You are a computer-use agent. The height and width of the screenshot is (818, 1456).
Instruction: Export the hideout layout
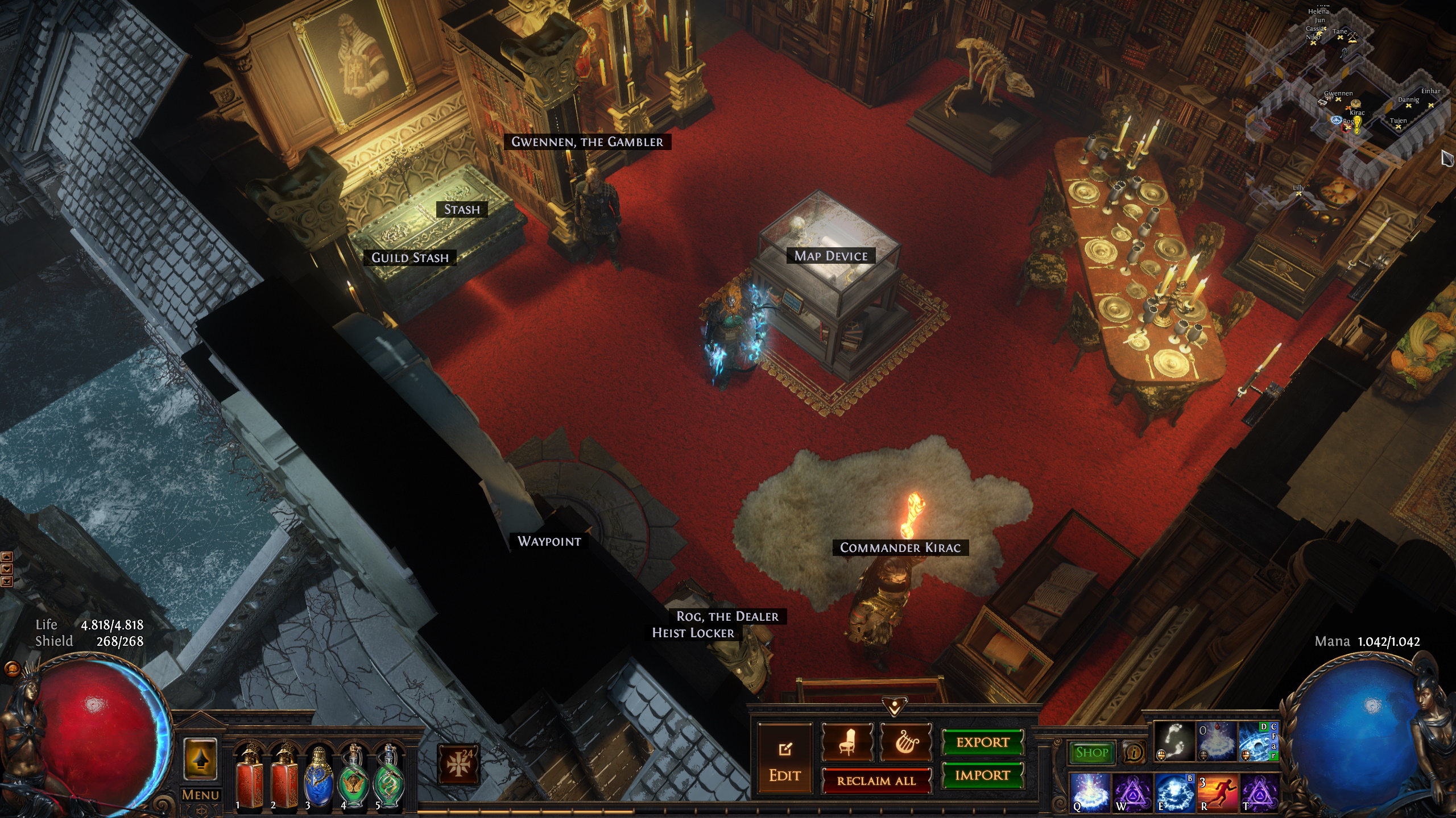tap(982, 742)
